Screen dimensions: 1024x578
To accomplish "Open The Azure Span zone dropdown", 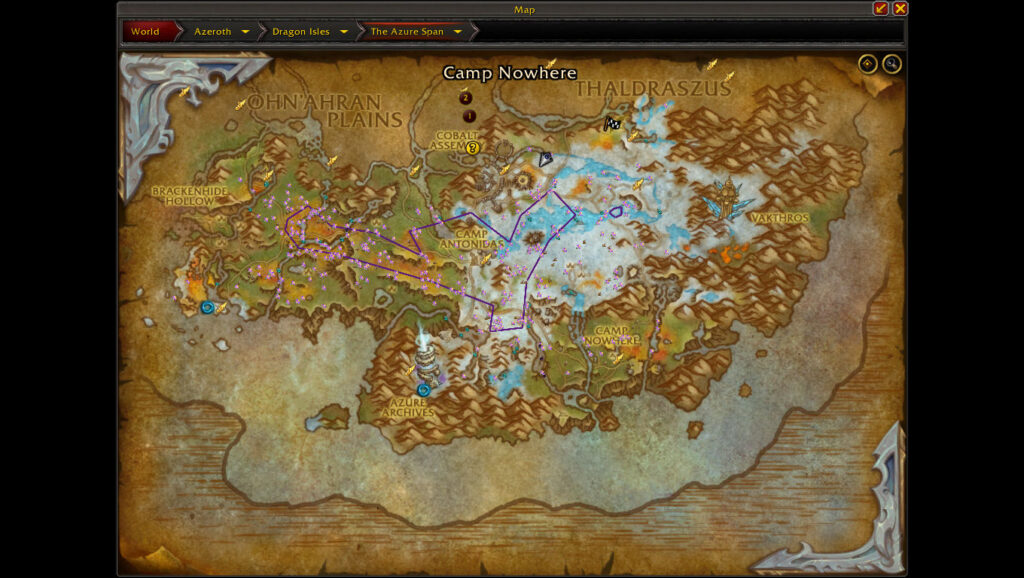I will [458, 32].
